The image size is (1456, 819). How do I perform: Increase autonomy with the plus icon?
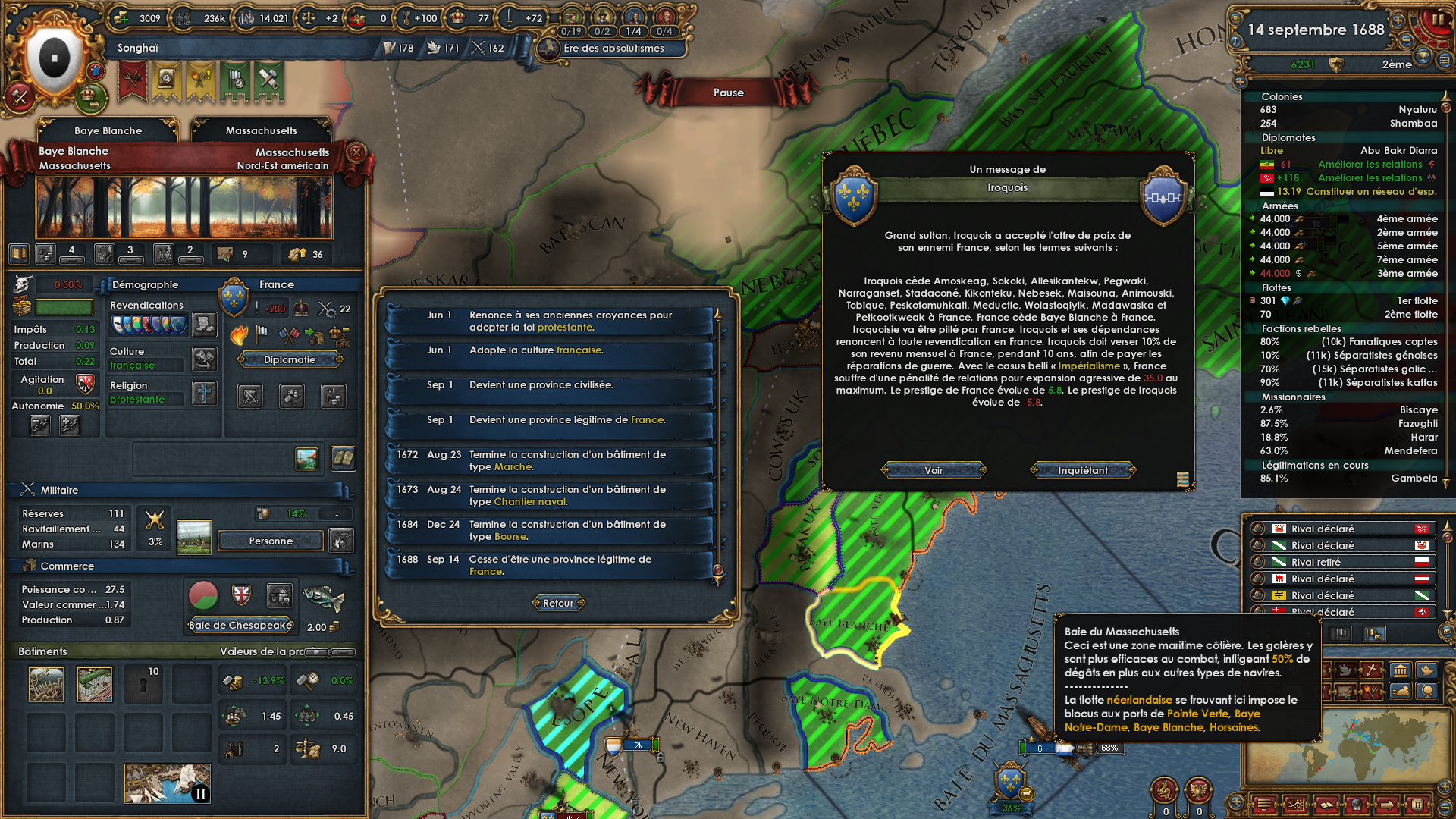(x=70, y=425)
